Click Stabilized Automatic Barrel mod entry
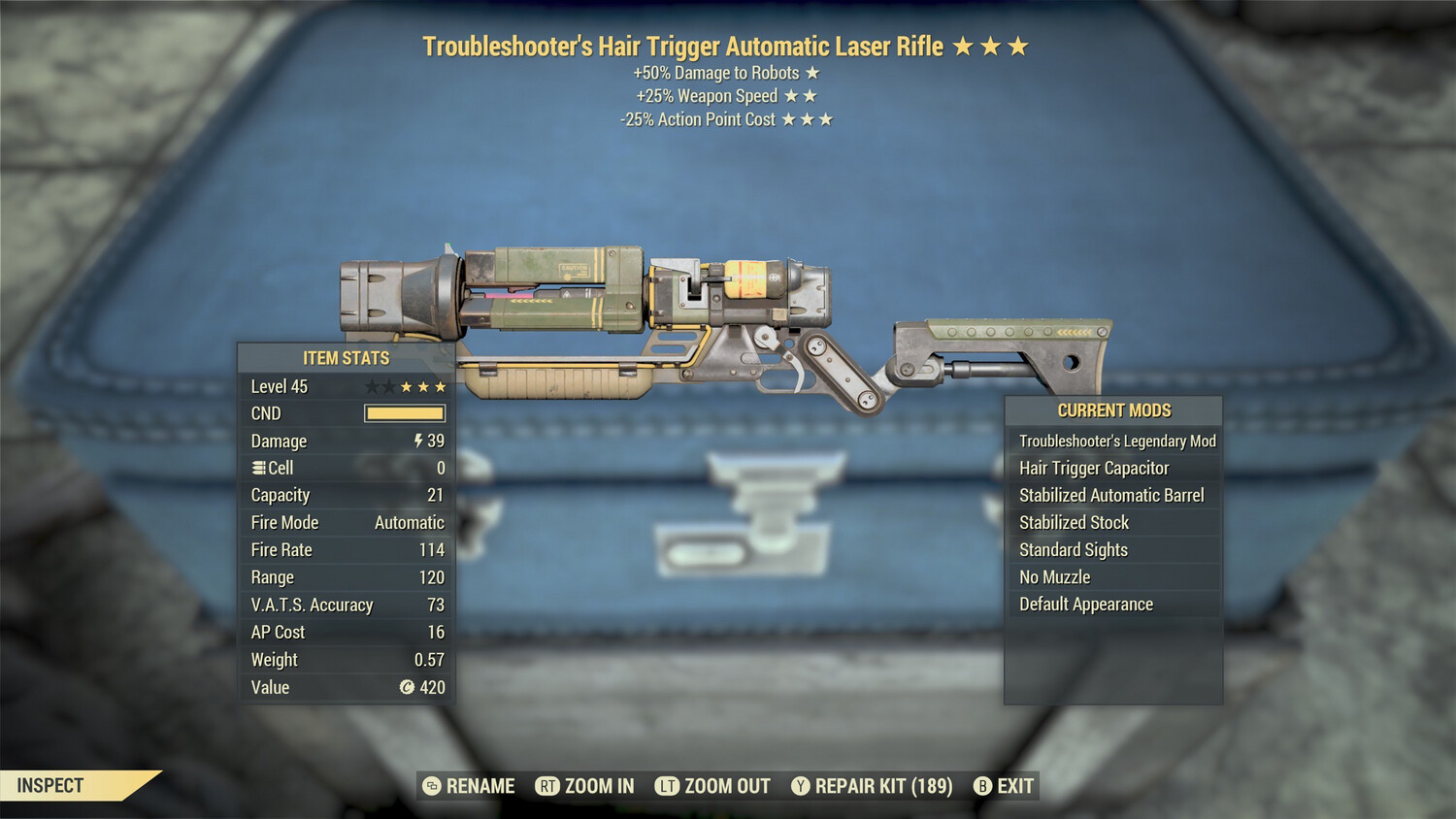Image resolution: width=1456 pixels, height=819 pixels. (1114, 495)
